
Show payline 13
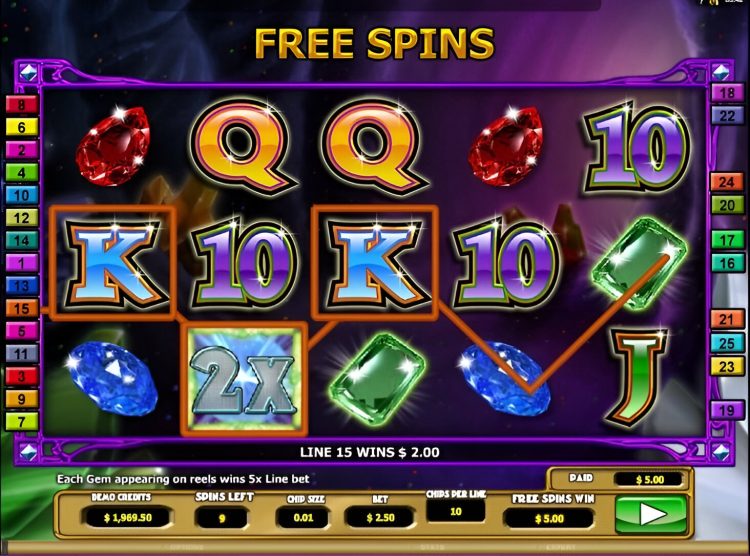[21, 286]
